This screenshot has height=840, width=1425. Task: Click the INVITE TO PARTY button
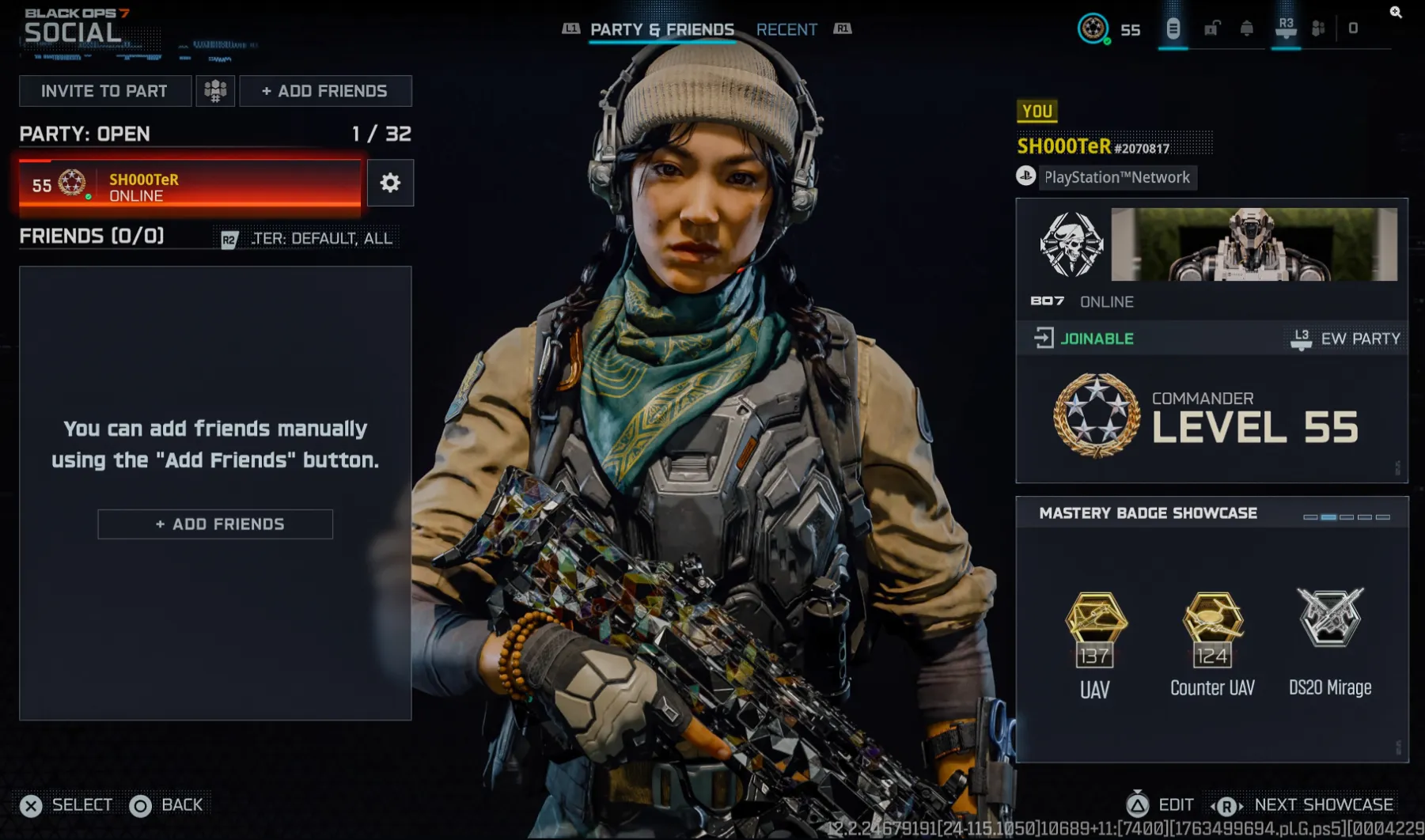(x=105, y=90)
